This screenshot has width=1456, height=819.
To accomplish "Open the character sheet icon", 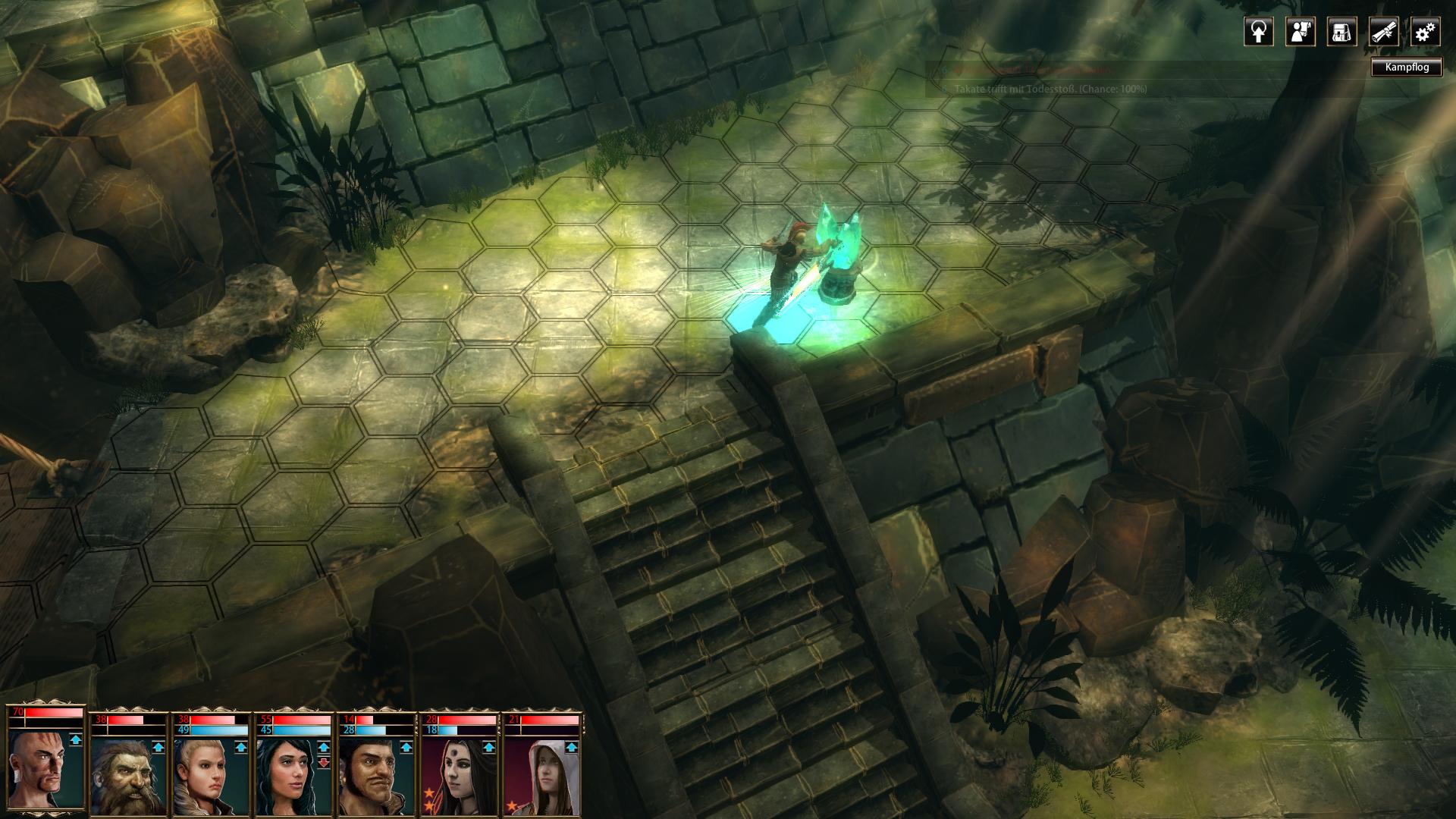I will (1300, 32).
